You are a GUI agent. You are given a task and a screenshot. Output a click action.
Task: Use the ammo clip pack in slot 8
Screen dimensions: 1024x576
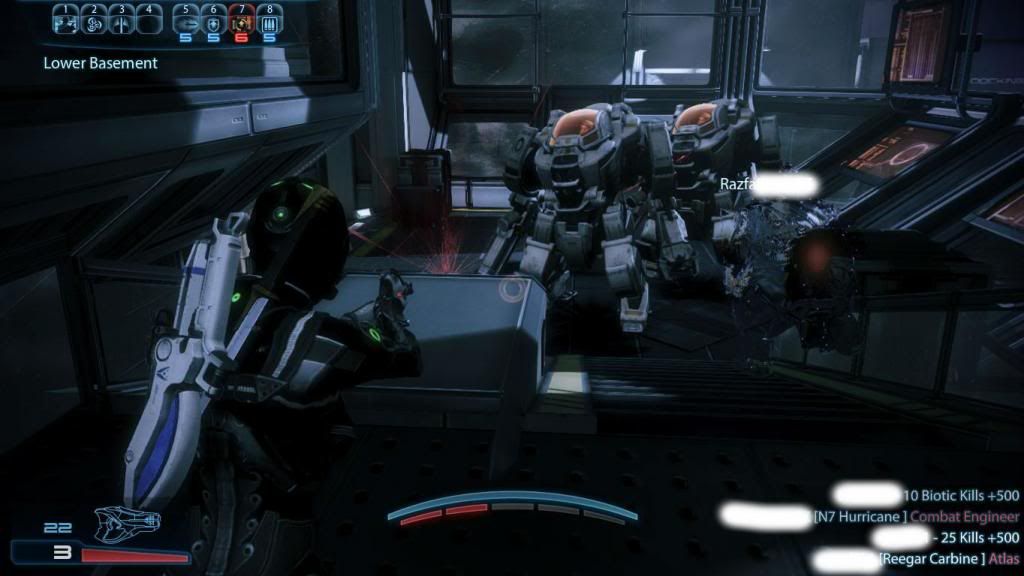tap(270, 21)
